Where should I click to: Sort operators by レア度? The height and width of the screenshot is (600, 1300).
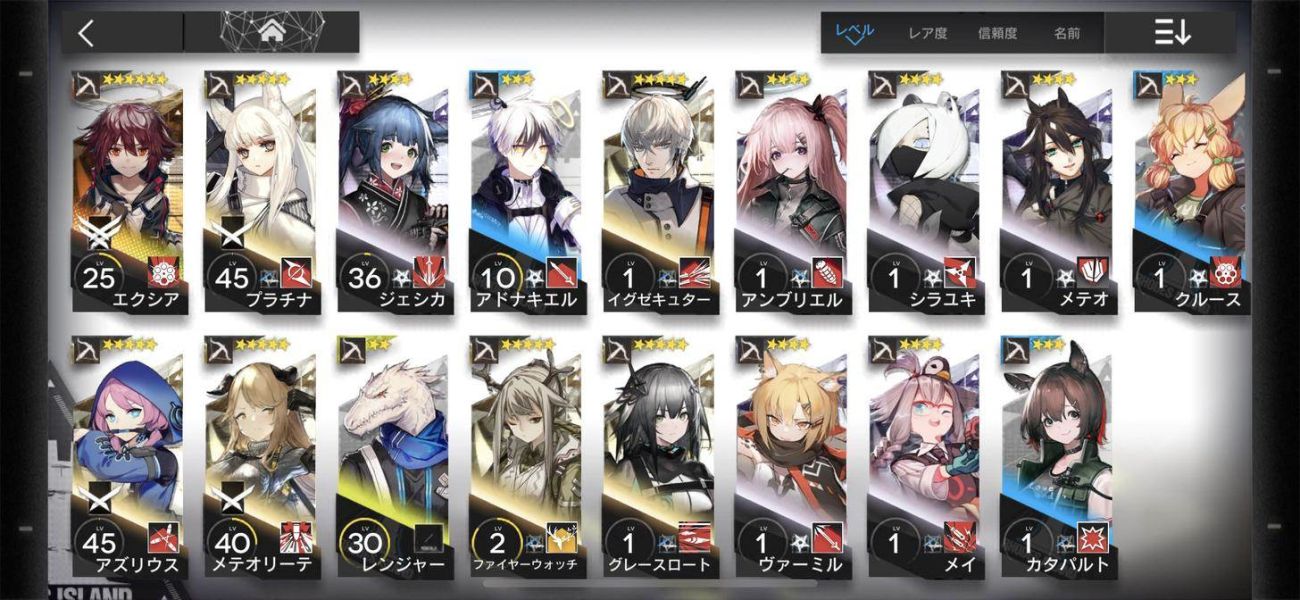coord(927,33)
